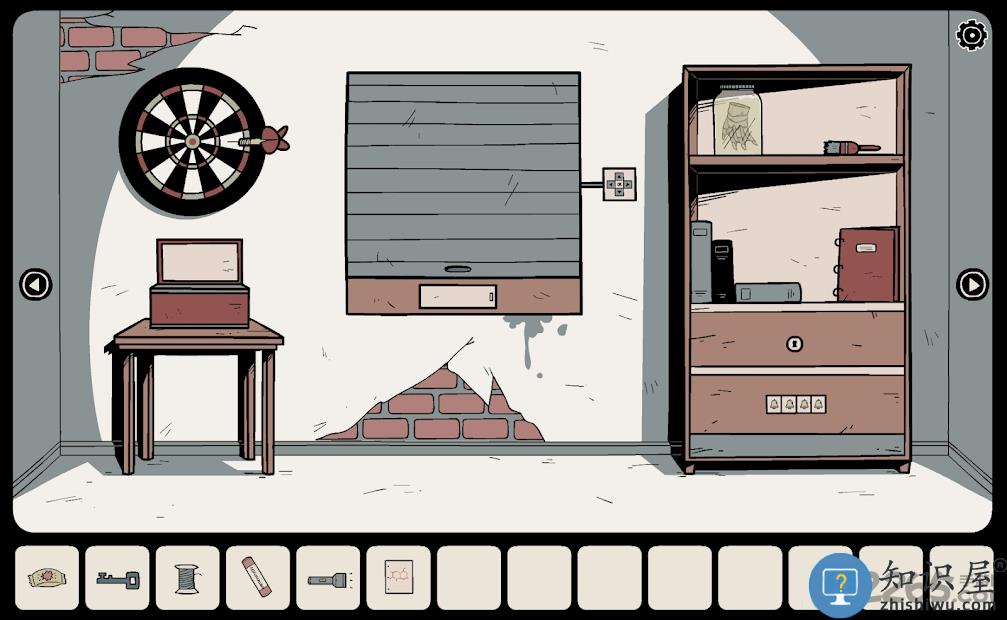
Task: Click the blue help monitor overlay icon
Action: click(x=840, y=585)
